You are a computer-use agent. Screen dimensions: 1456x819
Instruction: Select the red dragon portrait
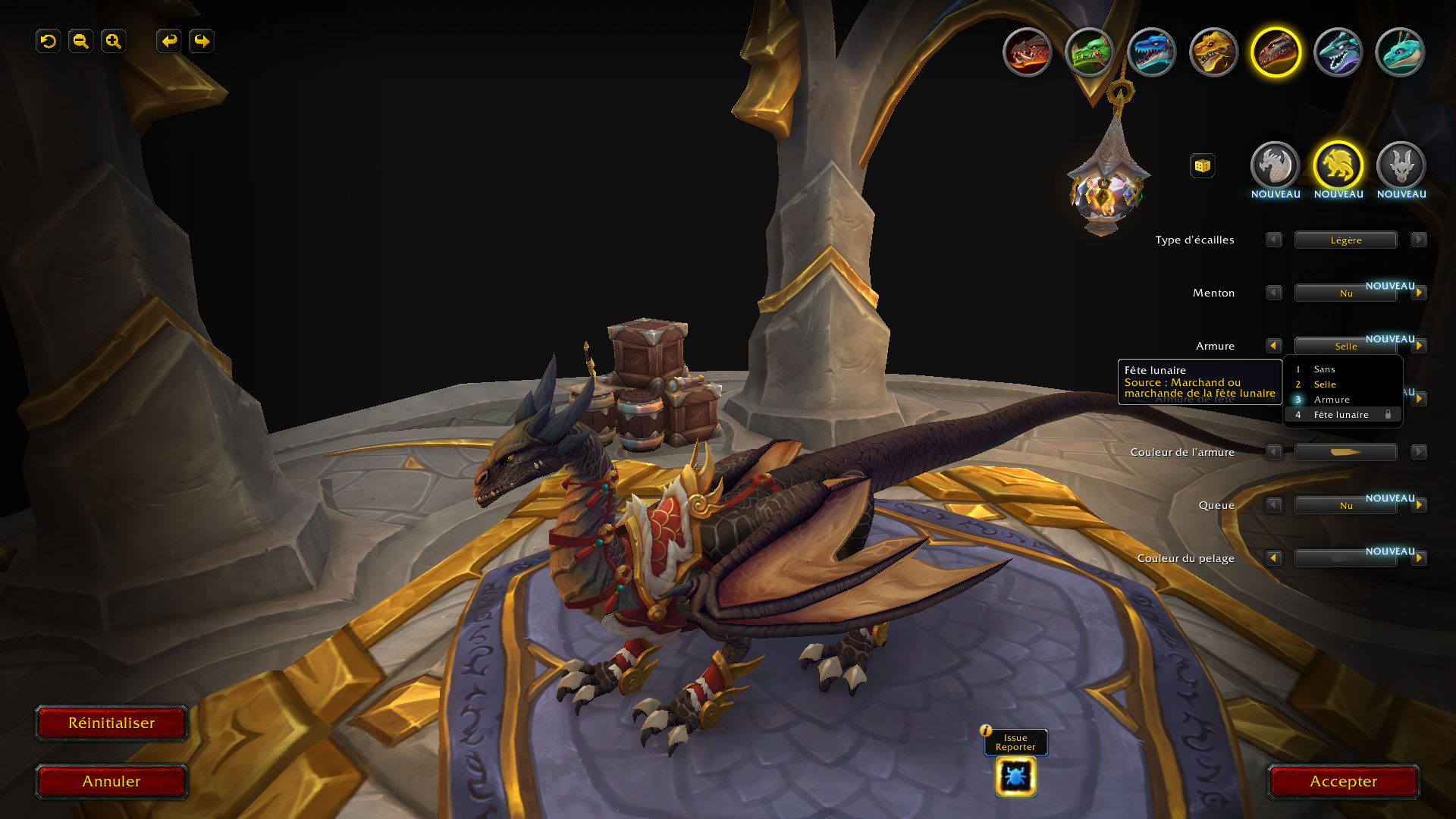tap(1028, 52)
